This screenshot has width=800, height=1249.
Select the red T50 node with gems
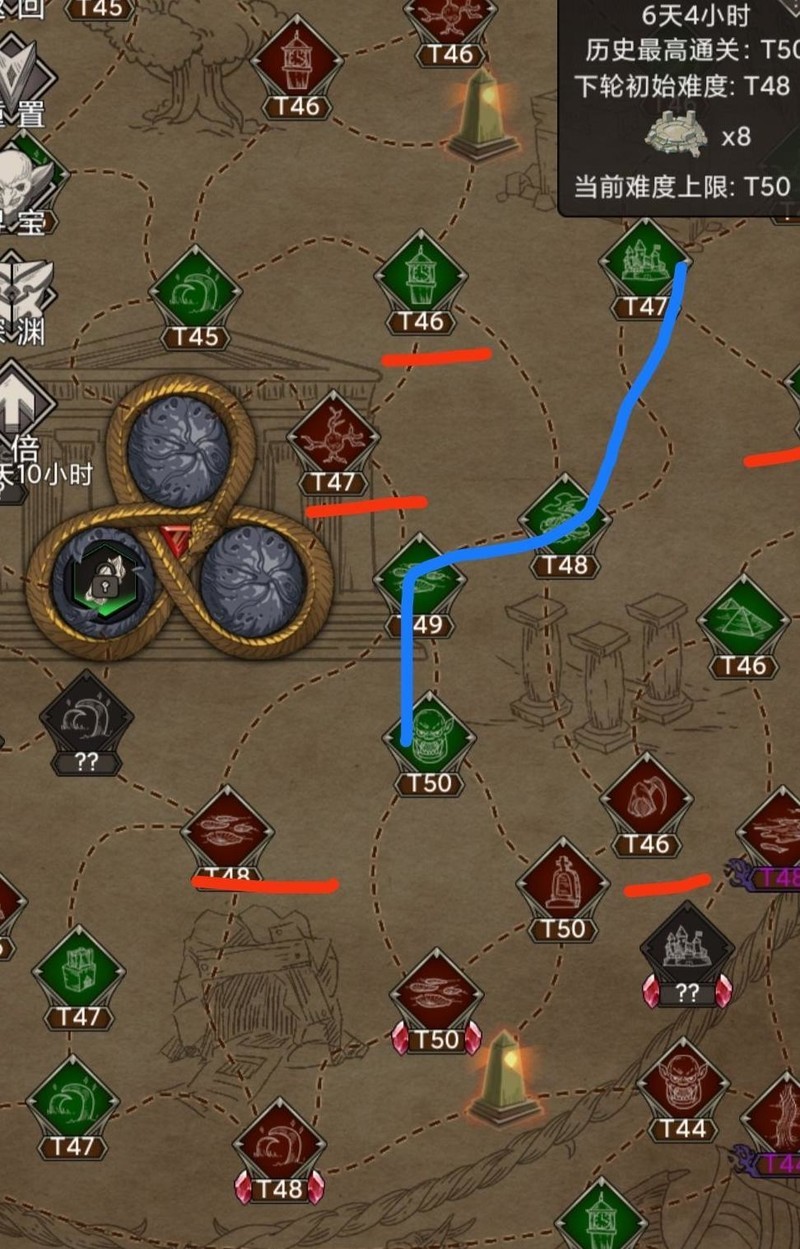click(436, 997)
